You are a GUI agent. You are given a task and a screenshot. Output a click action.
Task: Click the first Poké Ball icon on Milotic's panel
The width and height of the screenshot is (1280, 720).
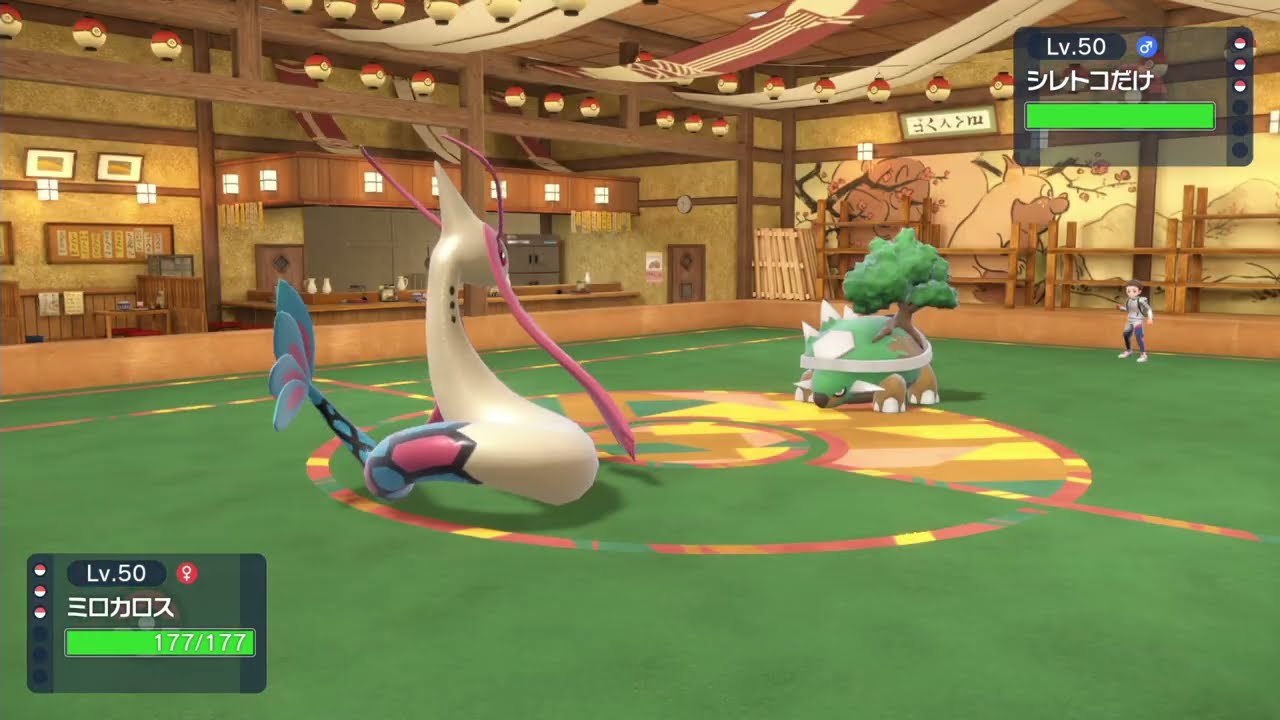[x=39, y=570]
